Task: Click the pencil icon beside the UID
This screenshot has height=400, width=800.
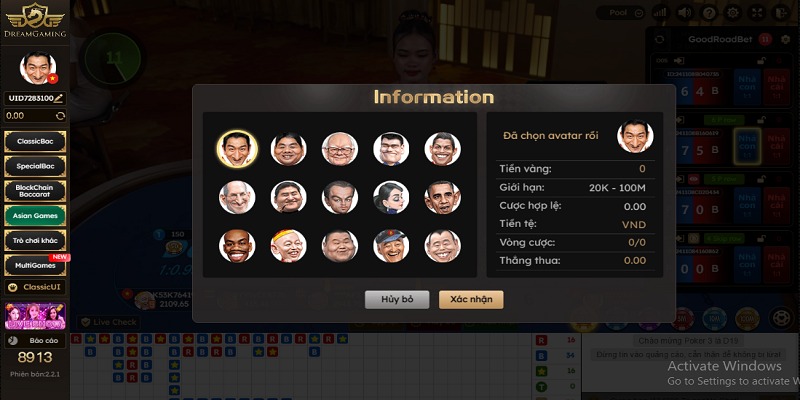Action: pyautogui.click(x=59, y=98)
